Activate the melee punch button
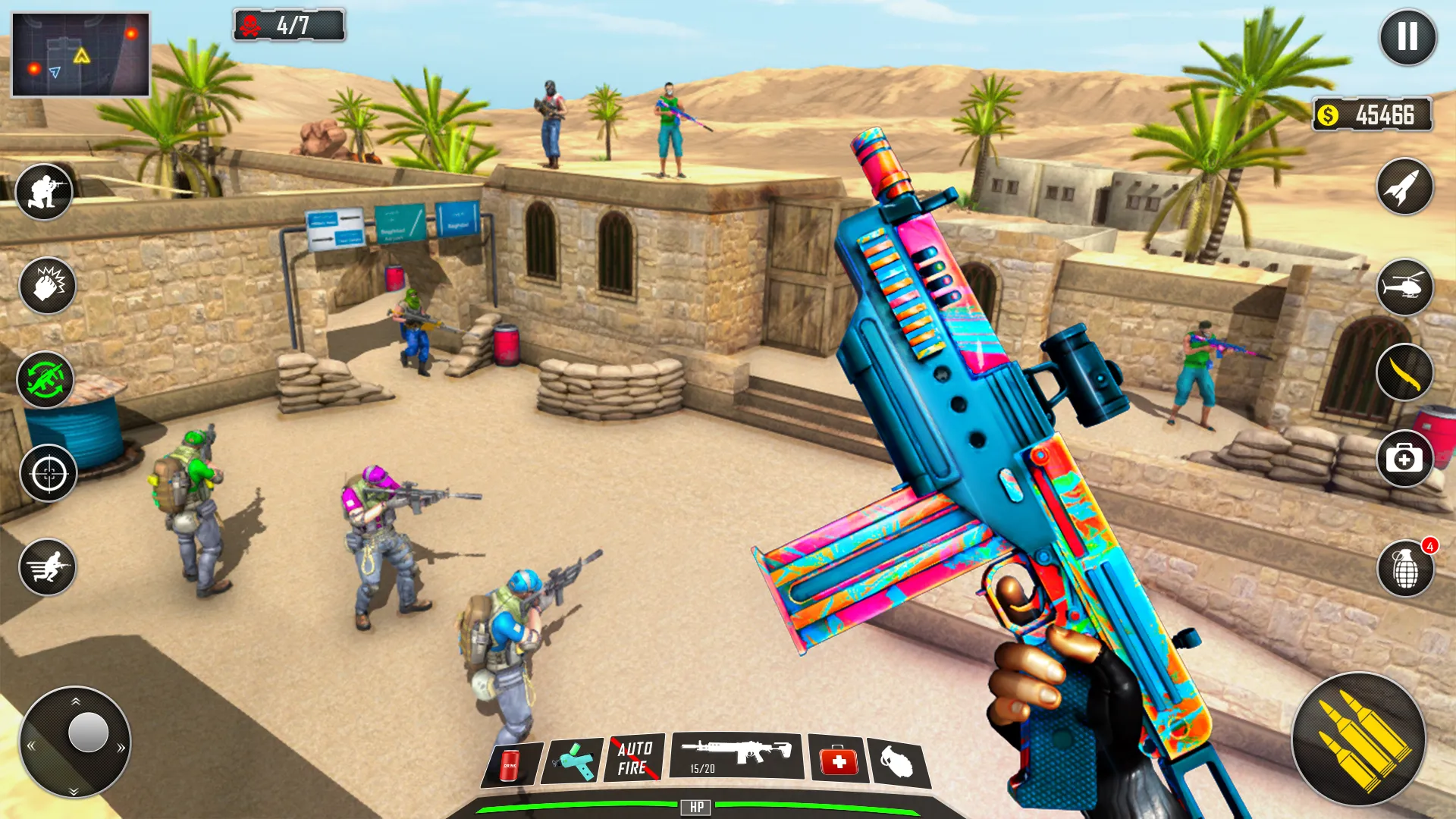Image resolution: width=1456 pixels, height=819 pixels. [47, 286]
